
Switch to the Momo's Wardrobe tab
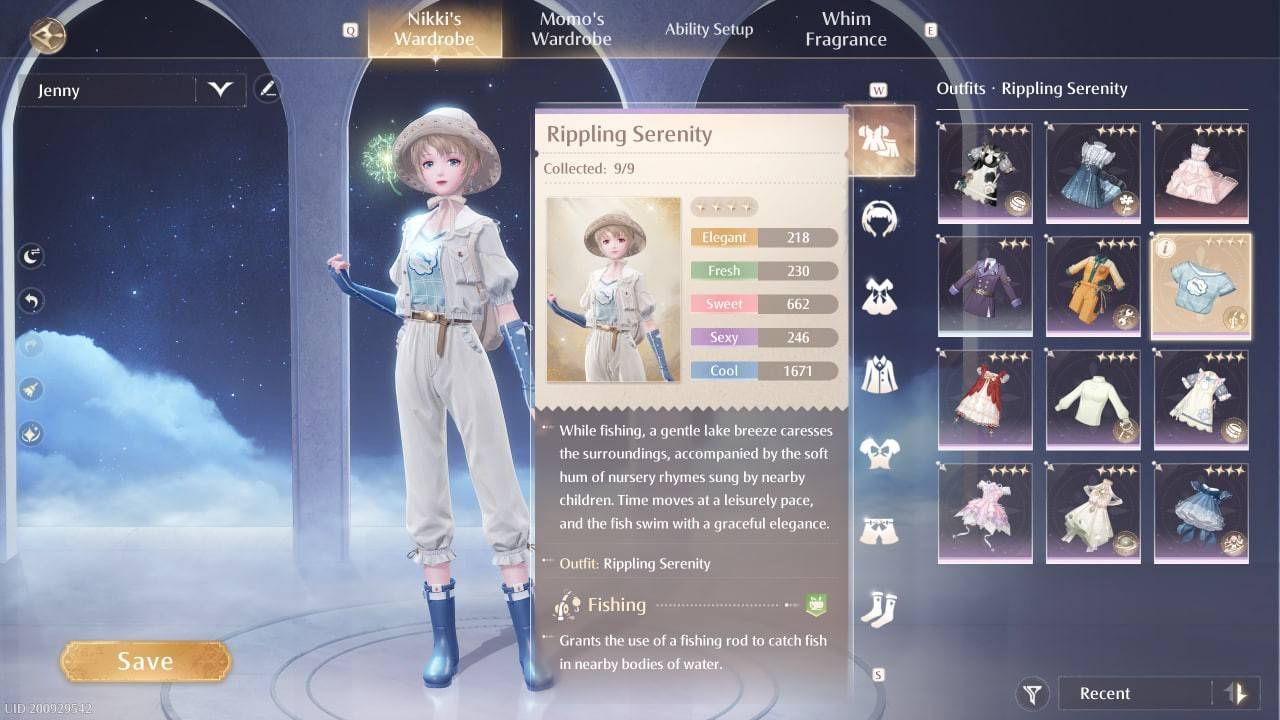(570, 28)
